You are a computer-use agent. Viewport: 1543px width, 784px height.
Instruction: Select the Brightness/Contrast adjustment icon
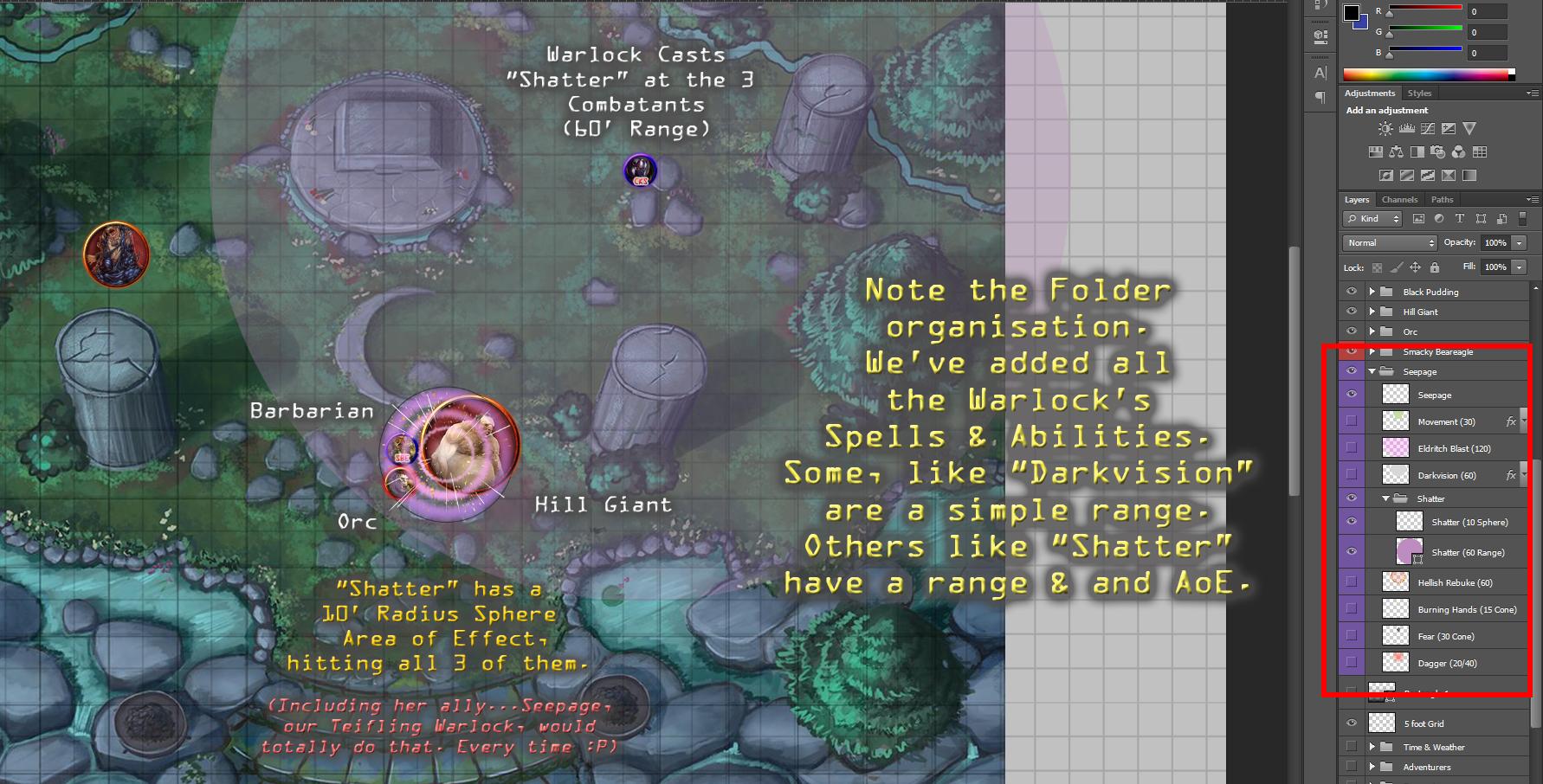pyautogui.click(x=1386, y=127)
